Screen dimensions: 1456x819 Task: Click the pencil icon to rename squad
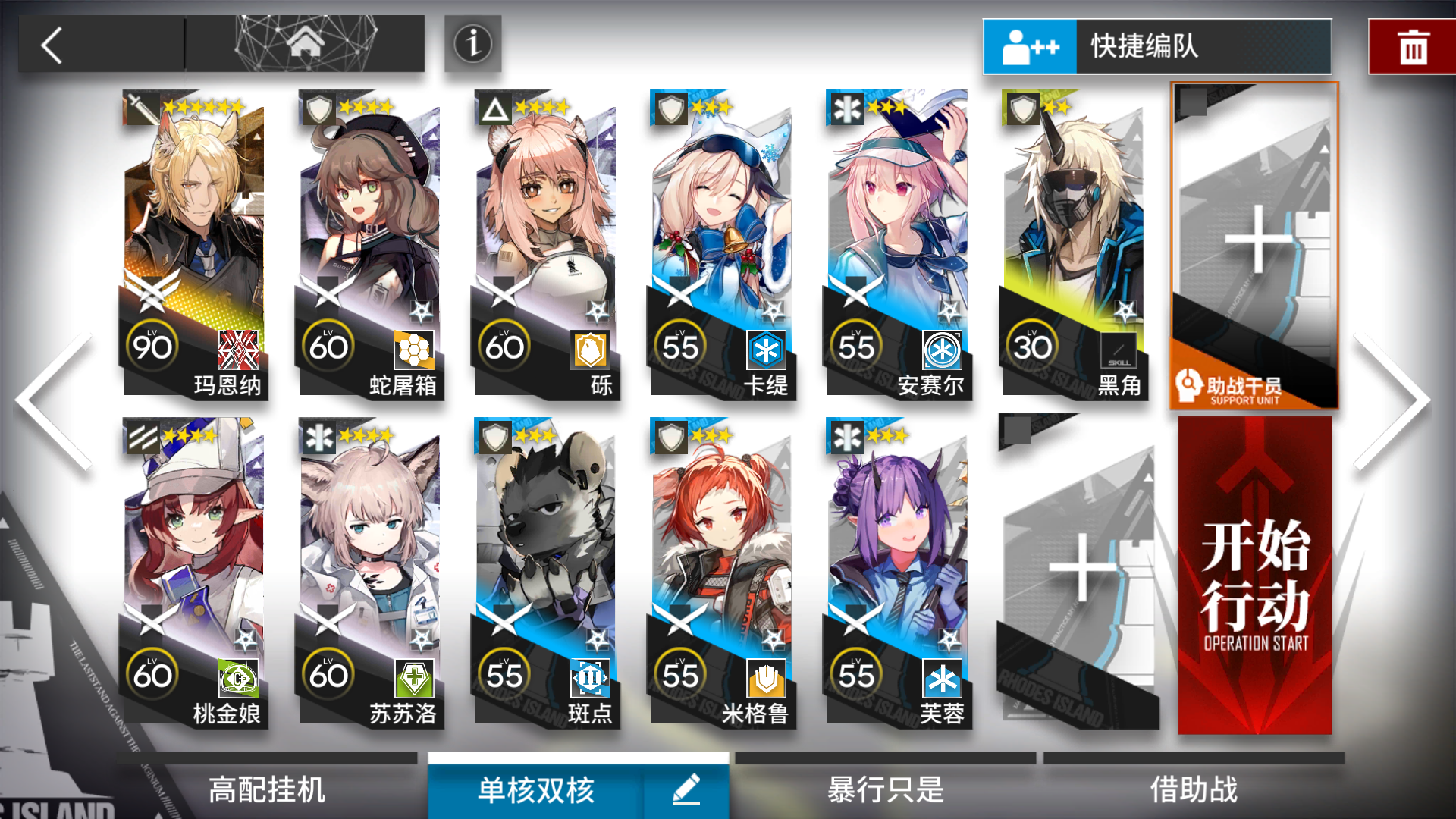pyautogui.click(x=686, y=789)
